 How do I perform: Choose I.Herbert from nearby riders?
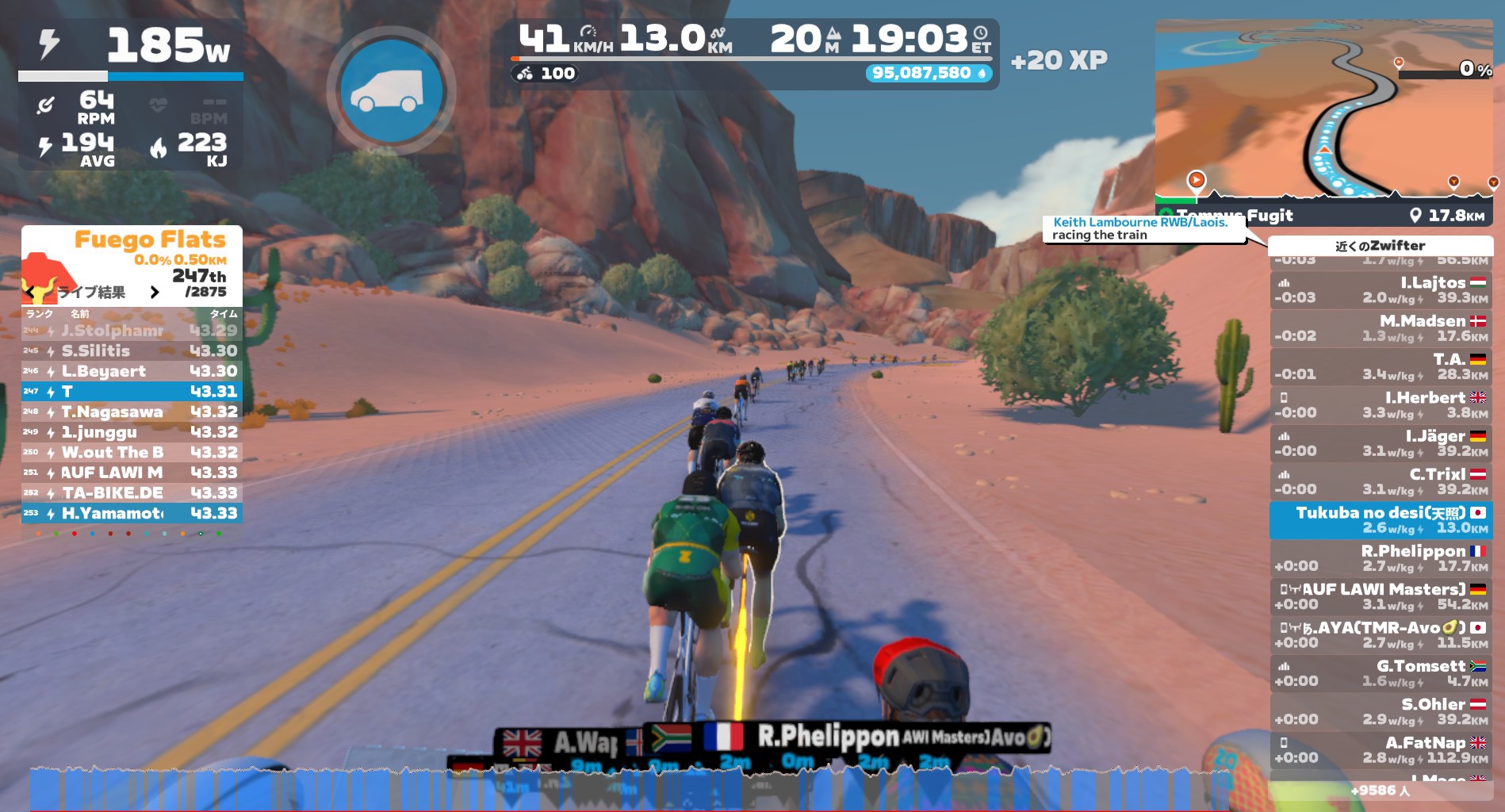click(x=1380, y=404)
